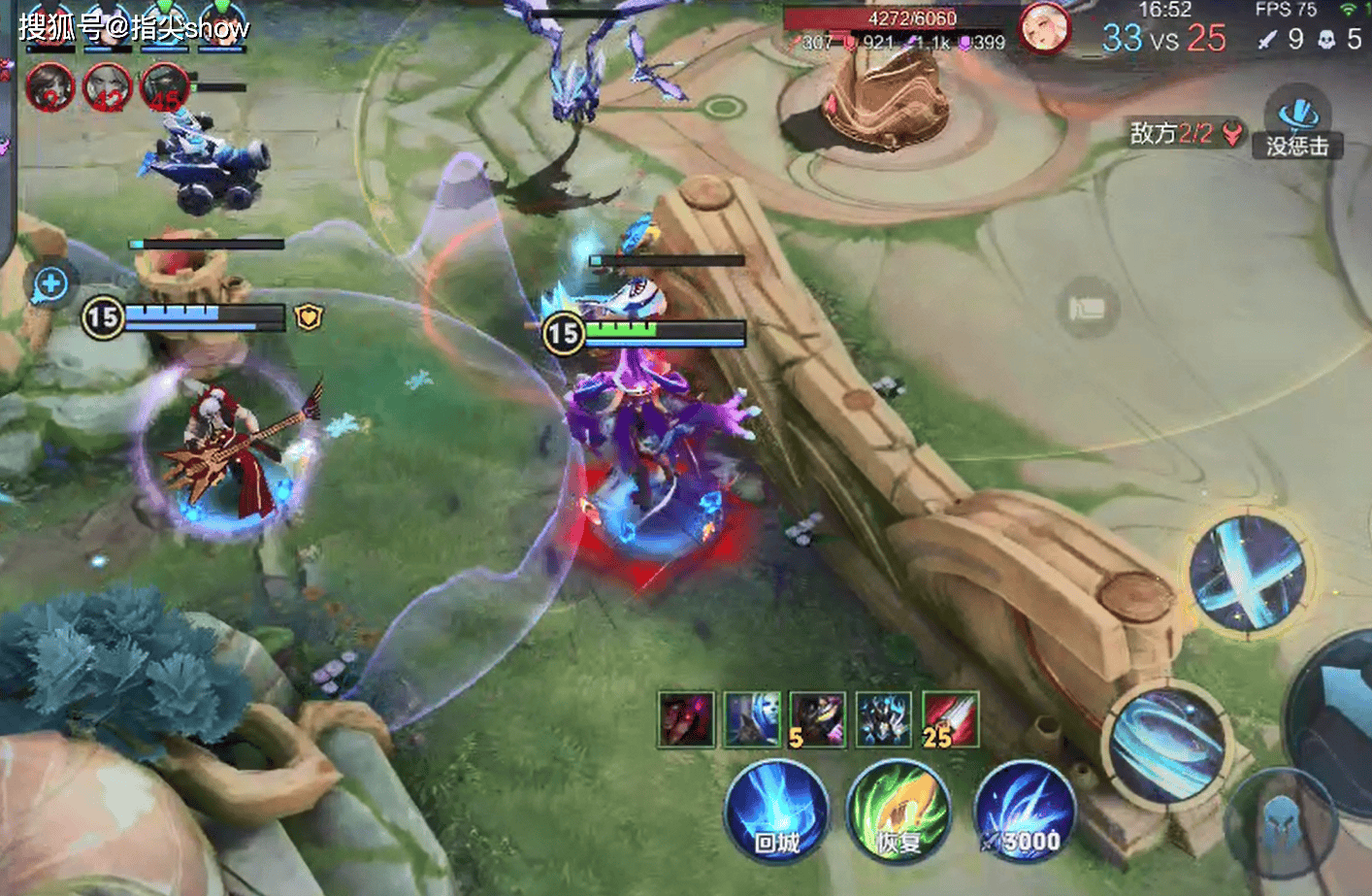Select the red demon item slot
The image size is (1372, 896).
686,719
